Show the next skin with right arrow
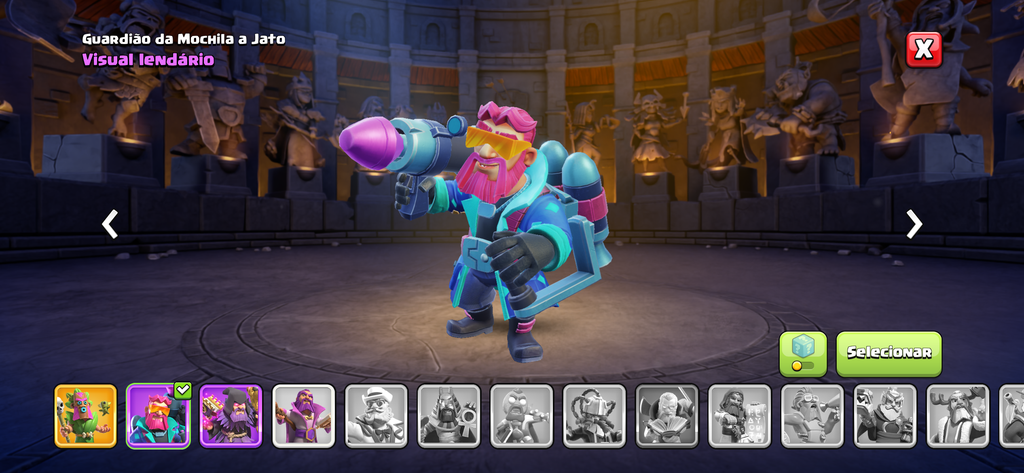This screenshot has width=1024, height=473. click(914, 224)
